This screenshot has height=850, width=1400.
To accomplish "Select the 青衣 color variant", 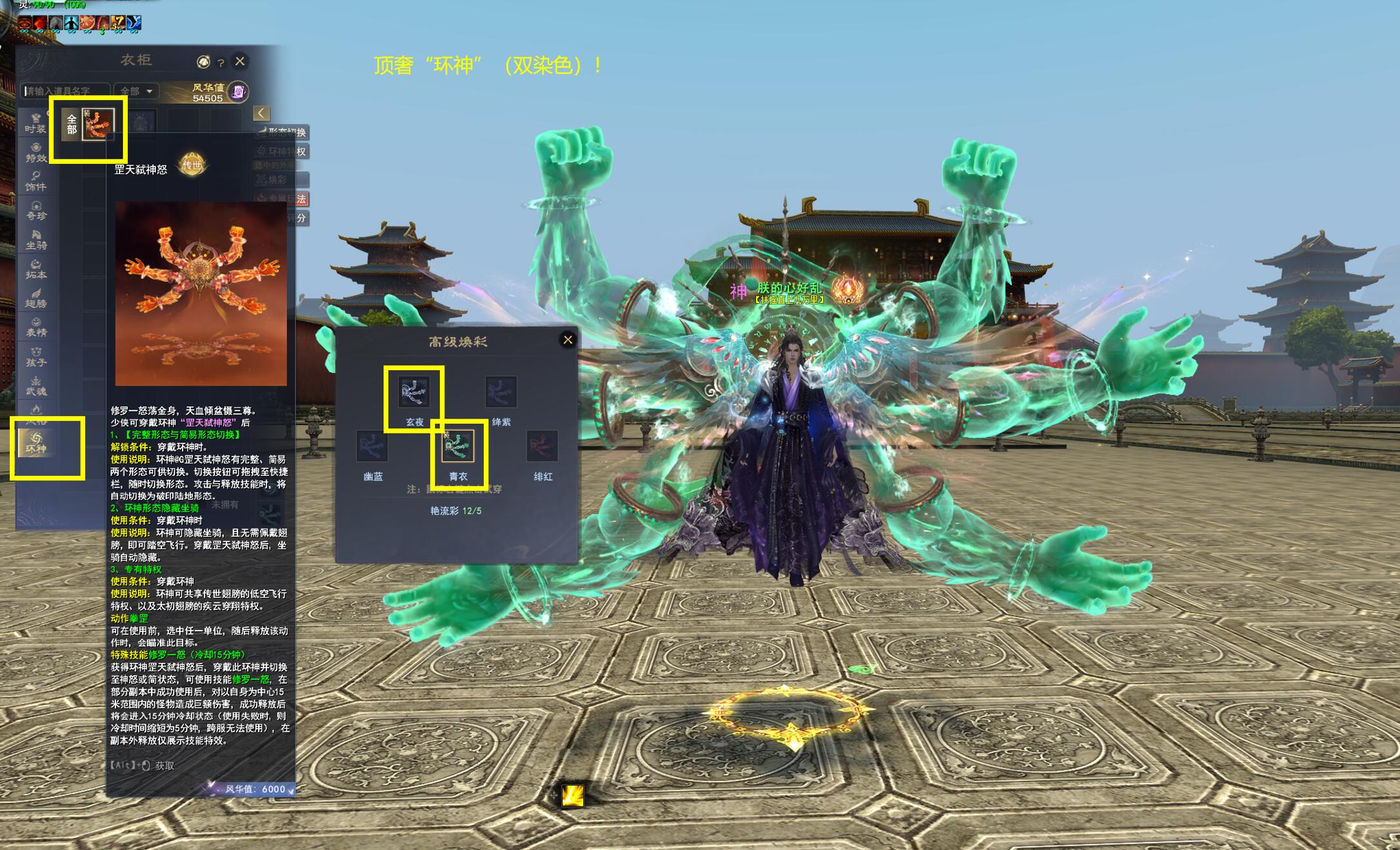I will (x=457, y=446).
